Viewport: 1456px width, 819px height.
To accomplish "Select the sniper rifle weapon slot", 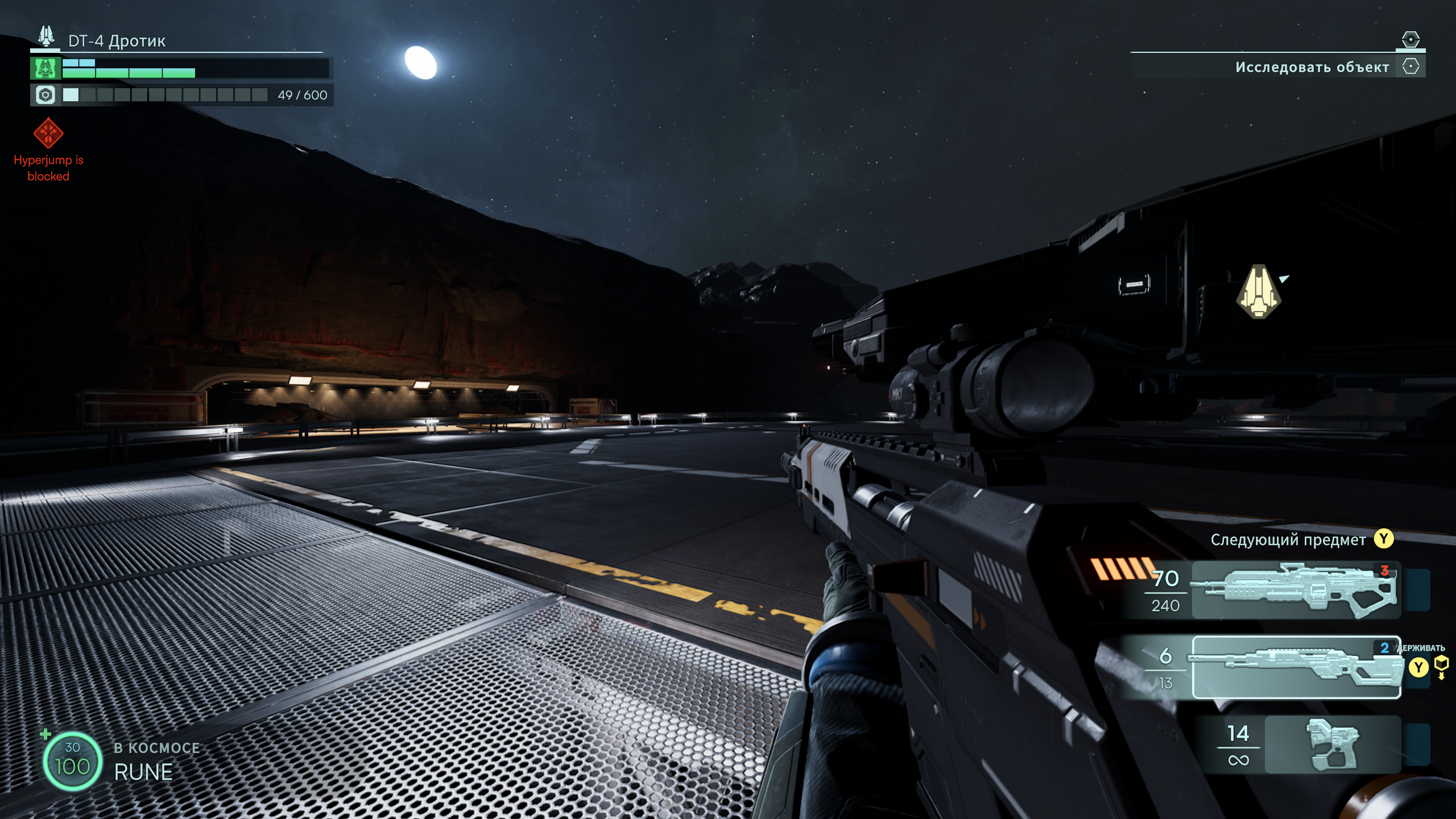I will tap(1296, 667).
